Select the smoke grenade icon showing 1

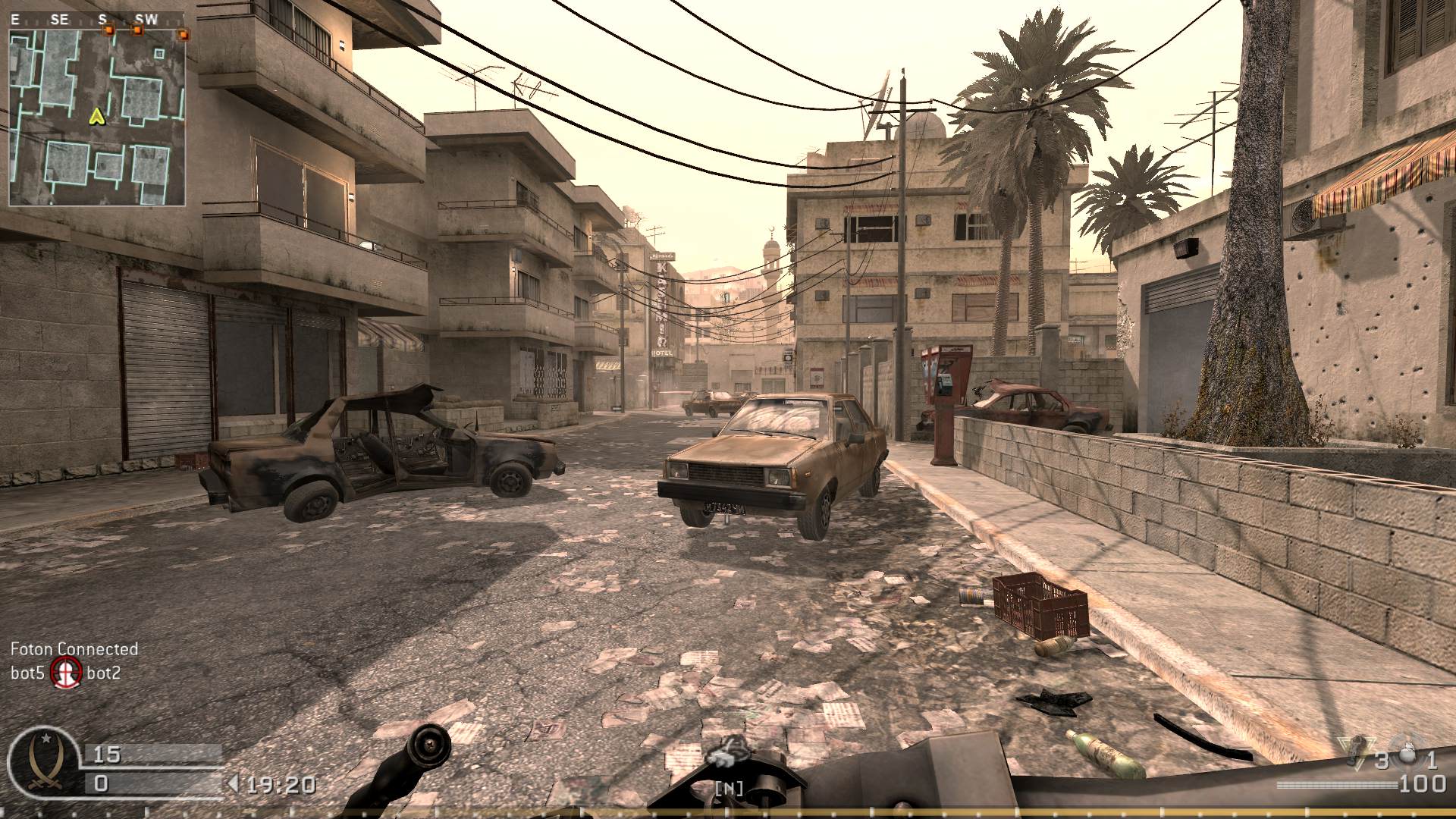coord(1408,752)
